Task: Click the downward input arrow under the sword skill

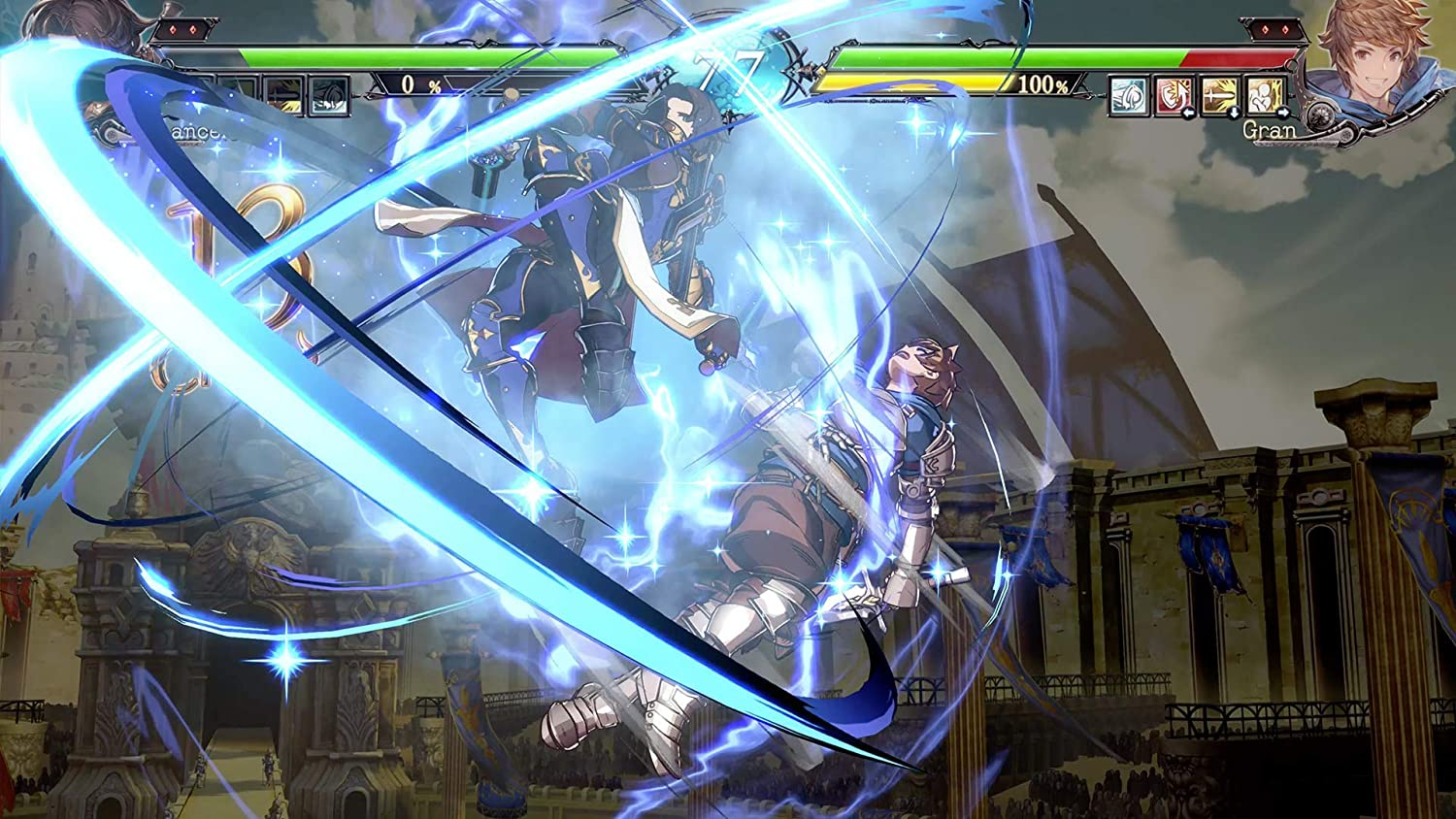Action: 1235,113
